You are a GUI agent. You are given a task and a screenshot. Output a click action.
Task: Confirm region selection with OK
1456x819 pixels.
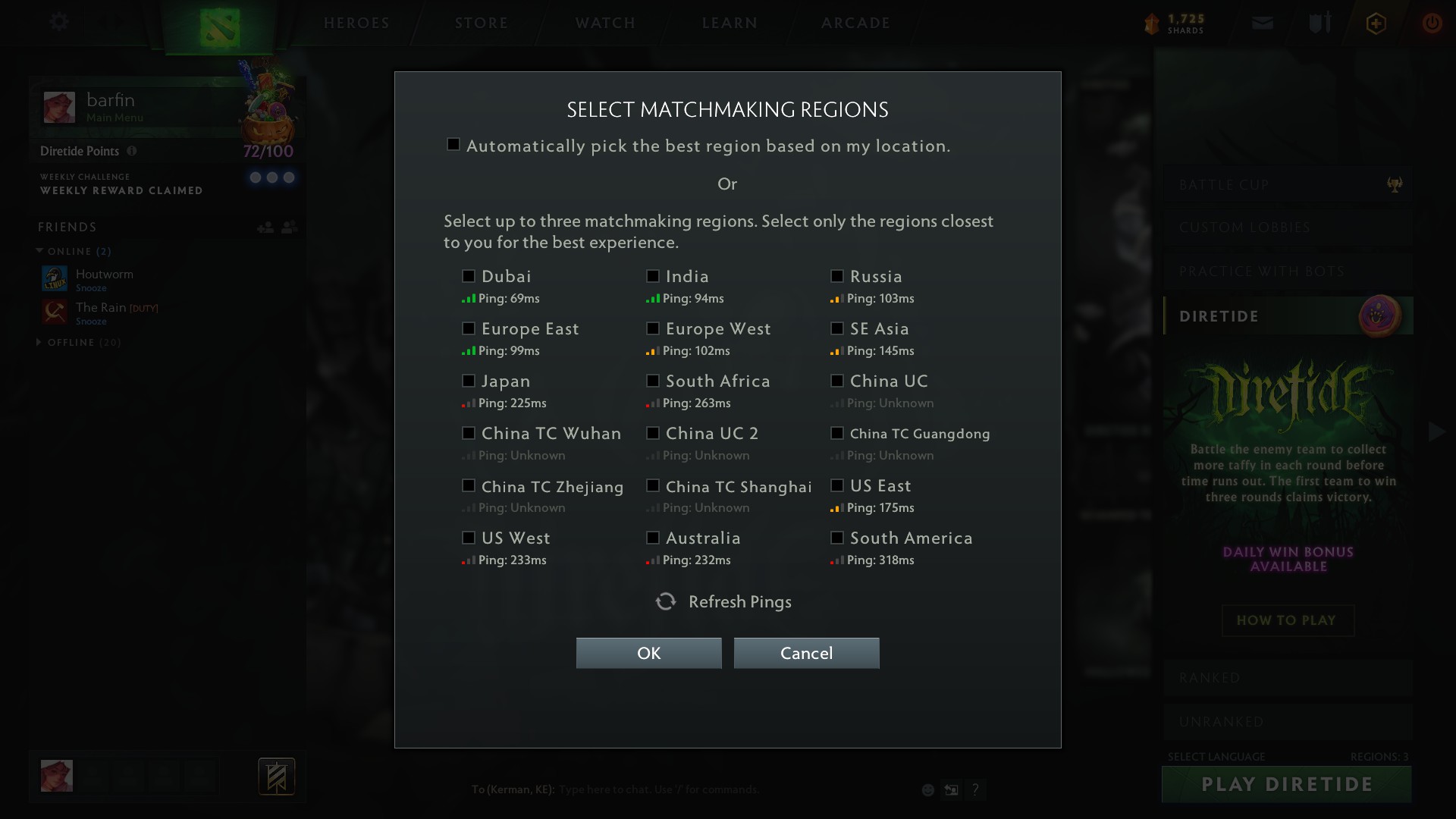point(648,653)
